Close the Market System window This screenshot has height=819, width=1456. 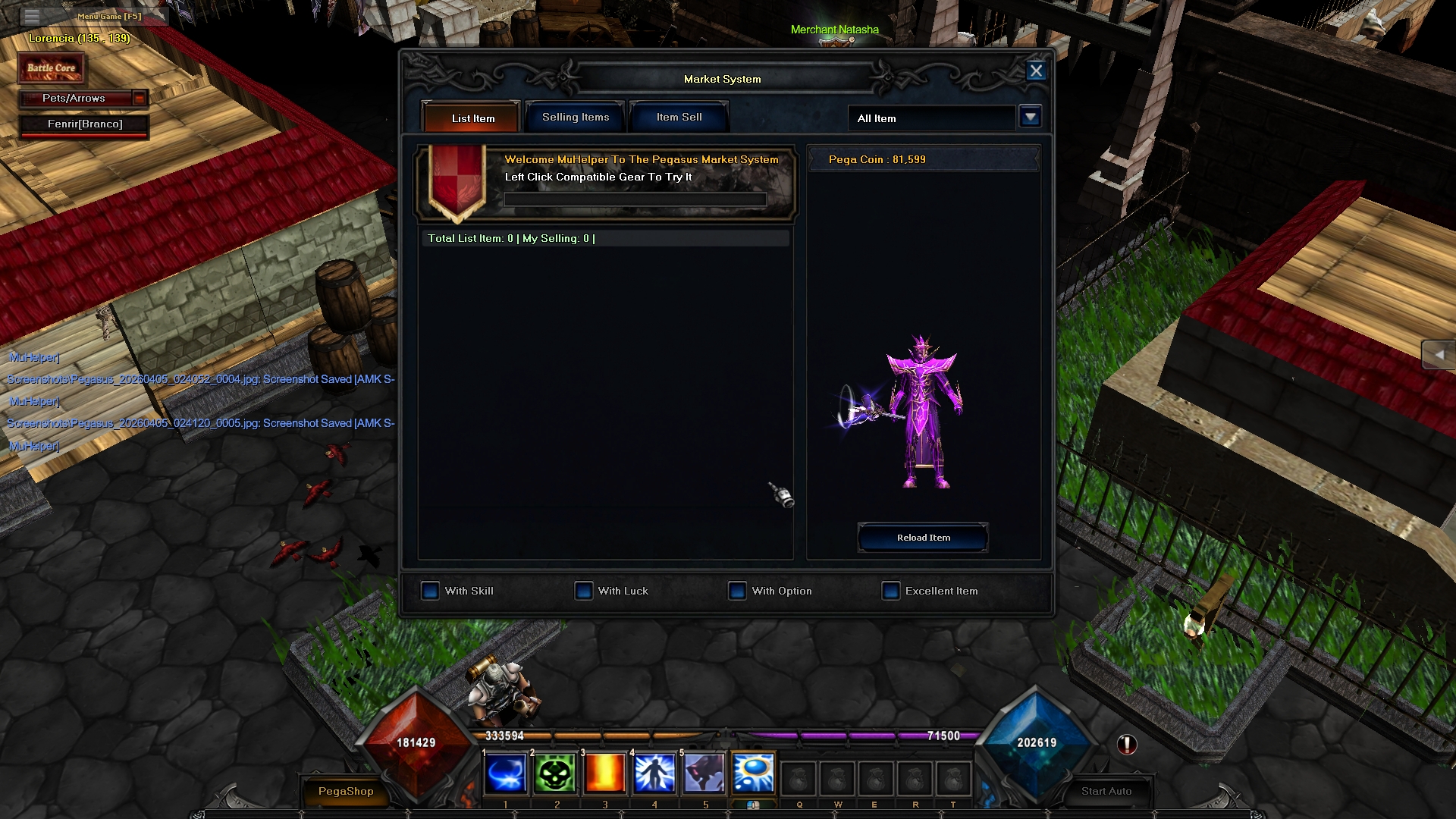tap(1036, 71)
